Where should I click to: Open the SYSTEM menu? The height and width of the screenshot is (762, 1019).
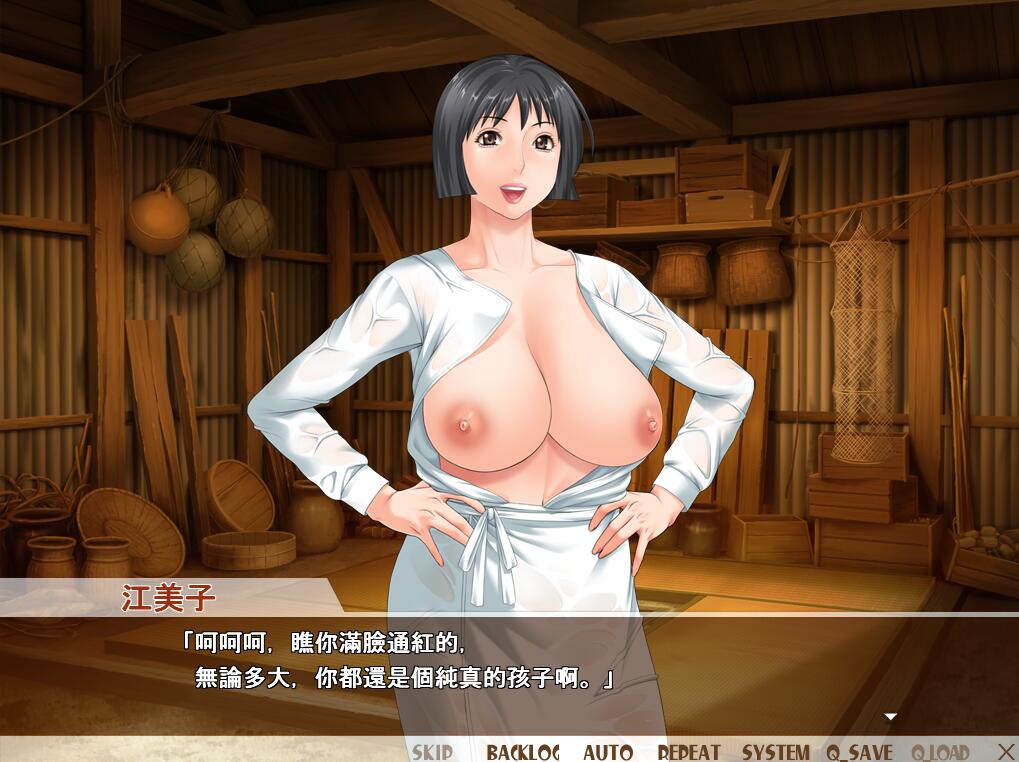[776, 752]
